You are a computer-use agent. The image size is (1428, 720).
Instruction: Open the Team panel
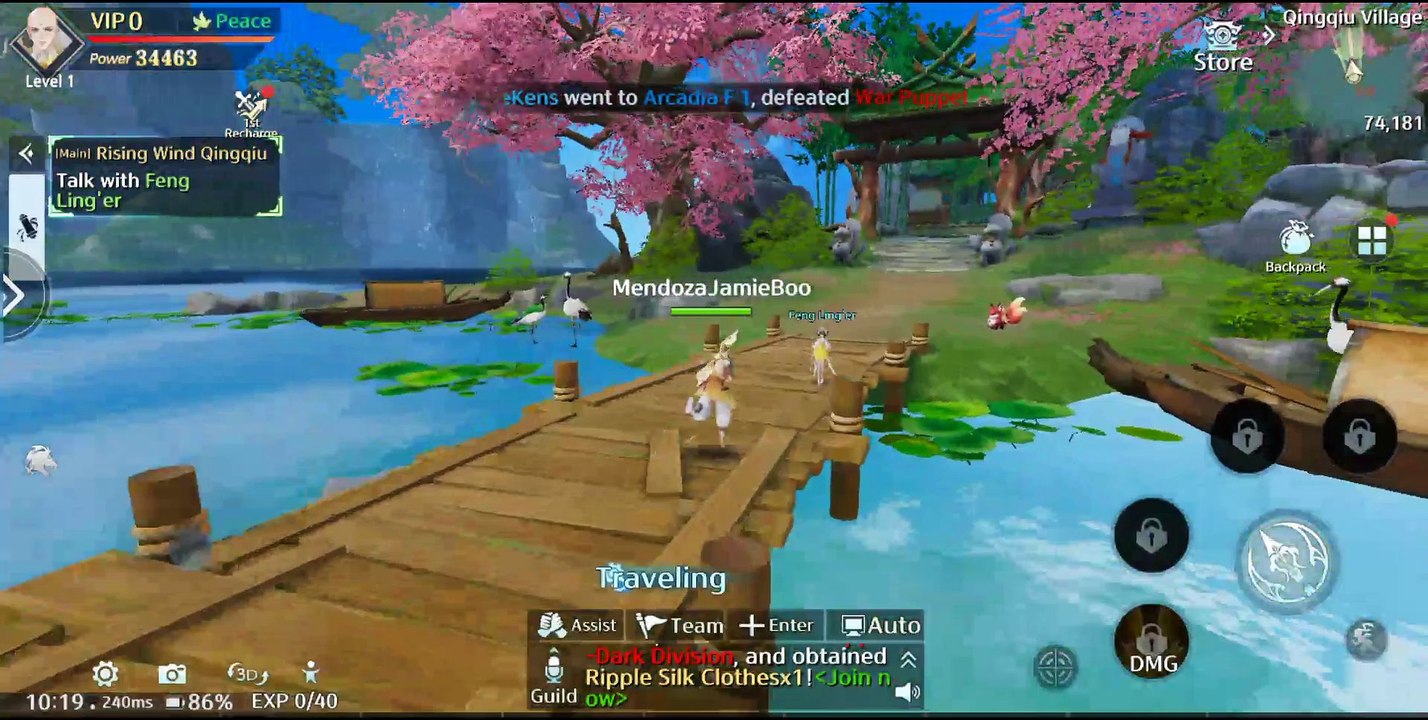[x=680, y=626]
